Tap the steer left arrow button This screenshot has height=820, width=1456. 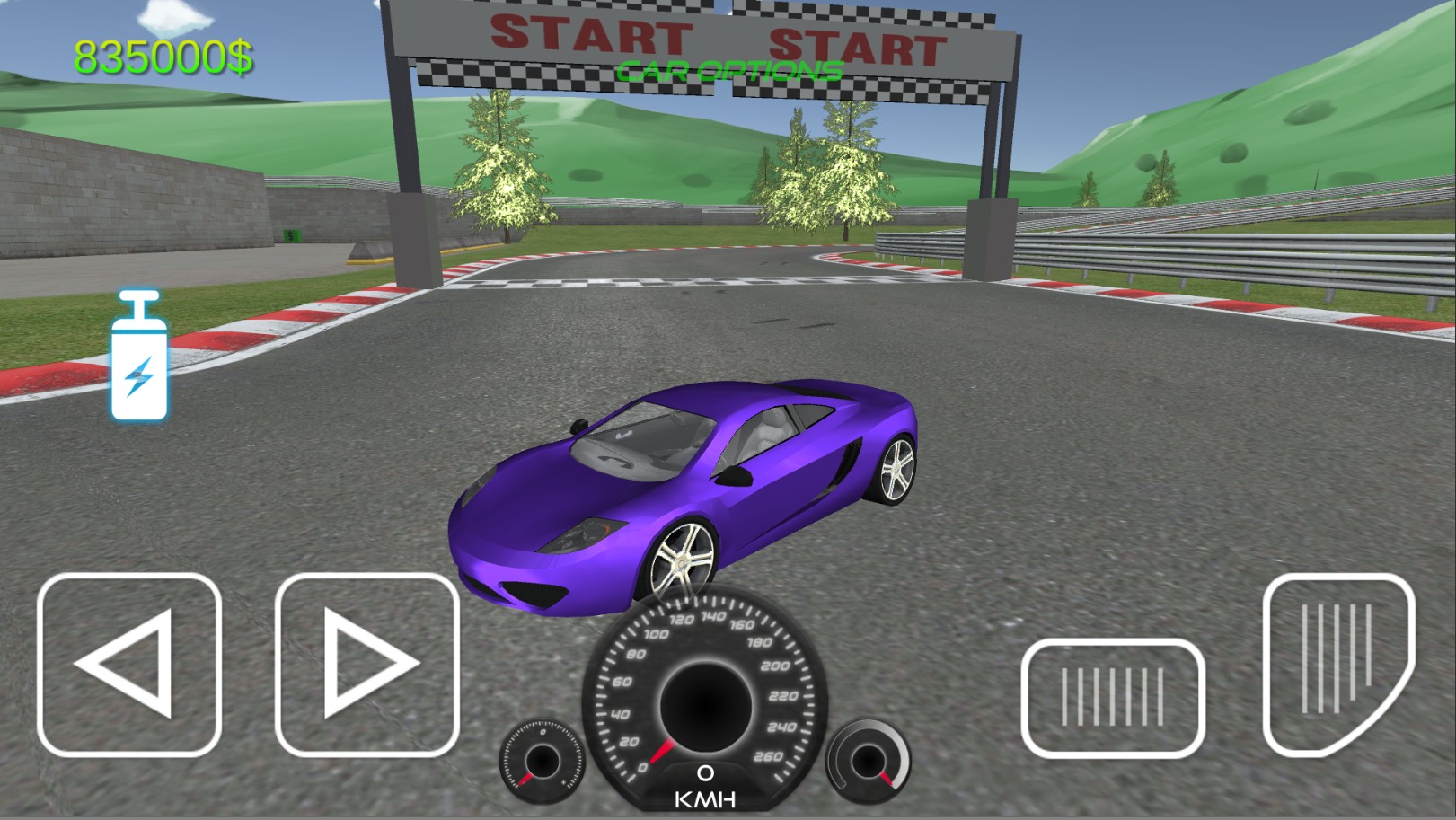129,665
